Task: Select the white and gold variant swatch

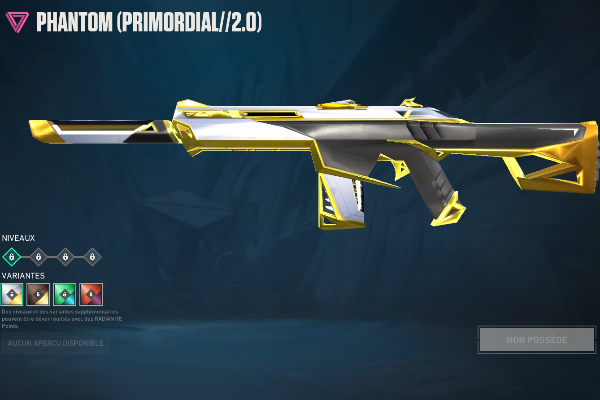Action: 12,294
